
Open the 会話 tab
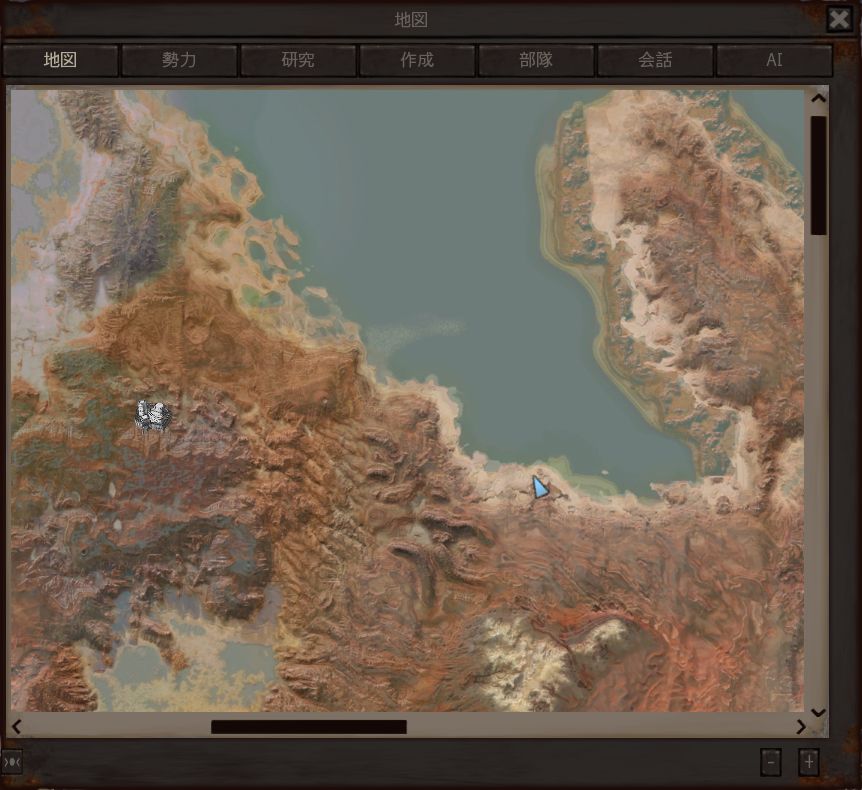pyautogui.click(x=655, y=60)
